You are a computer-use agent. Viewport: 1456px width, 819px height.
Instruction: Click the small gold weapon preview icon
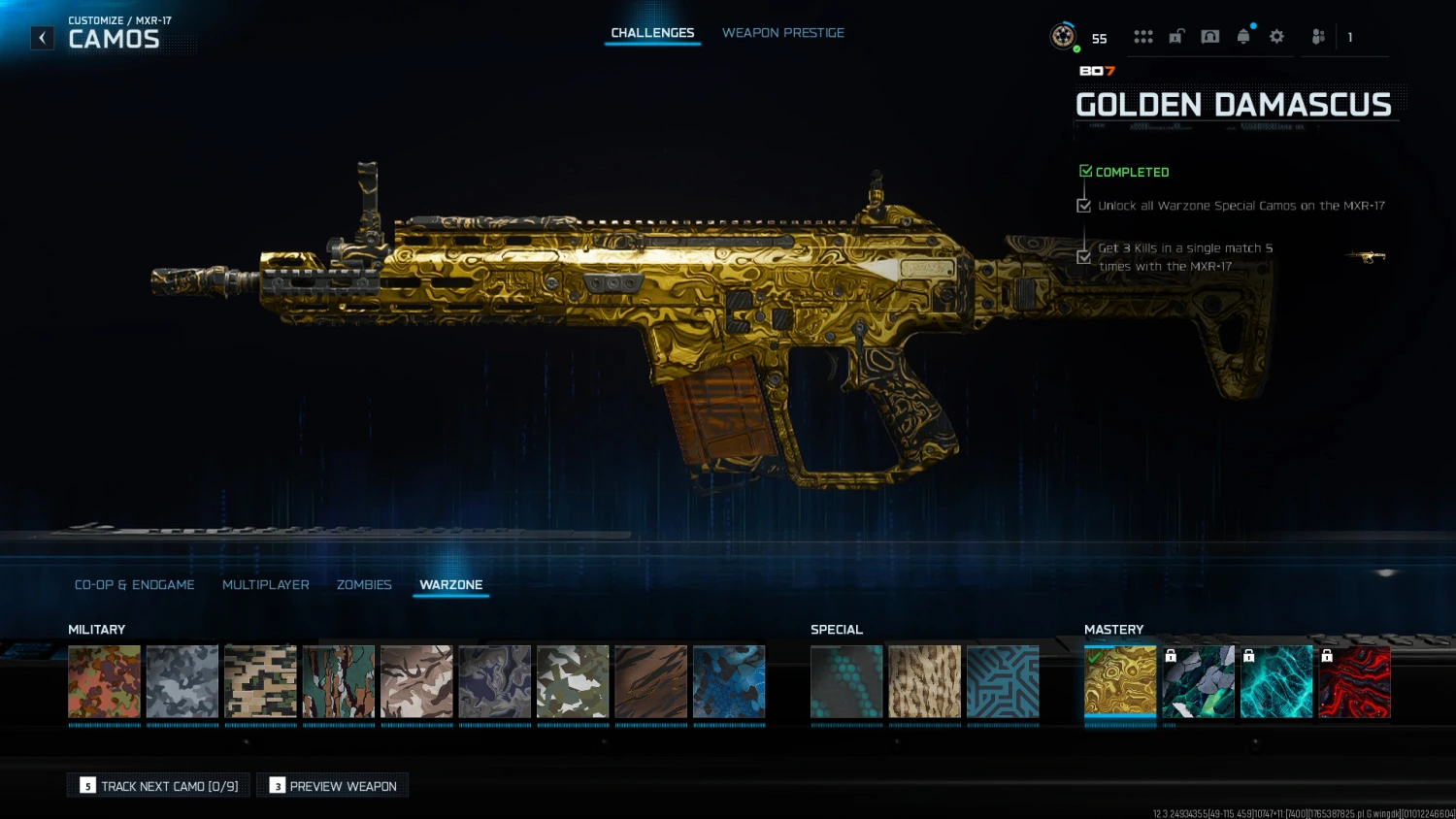(1366, 256)
